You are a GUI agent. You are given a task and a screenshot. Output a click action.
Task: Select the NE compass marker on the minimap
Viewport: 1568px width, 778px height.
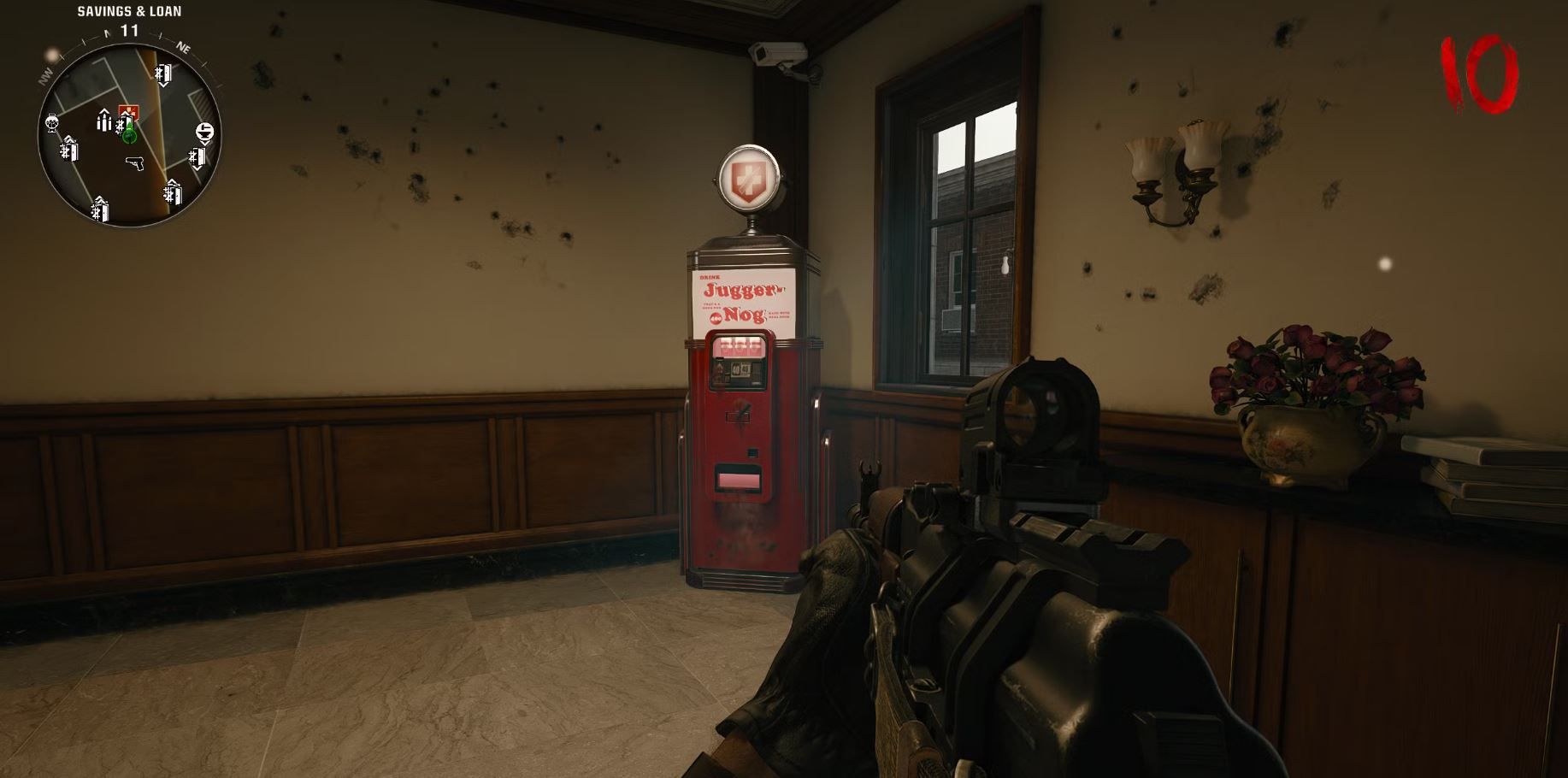coord(185,48)
